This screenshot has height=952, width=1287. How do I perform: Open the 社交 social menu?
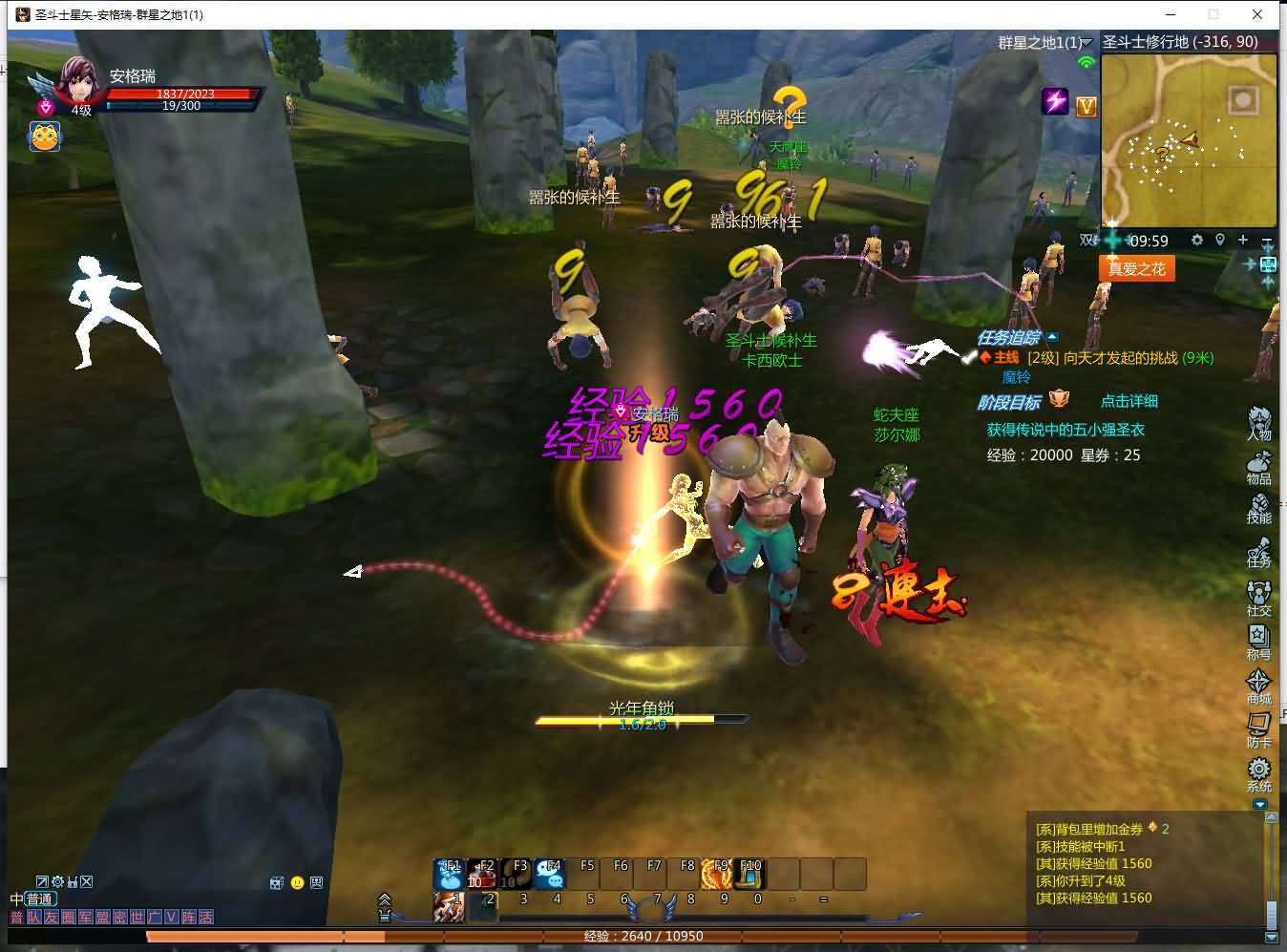tap(1258, 598)
